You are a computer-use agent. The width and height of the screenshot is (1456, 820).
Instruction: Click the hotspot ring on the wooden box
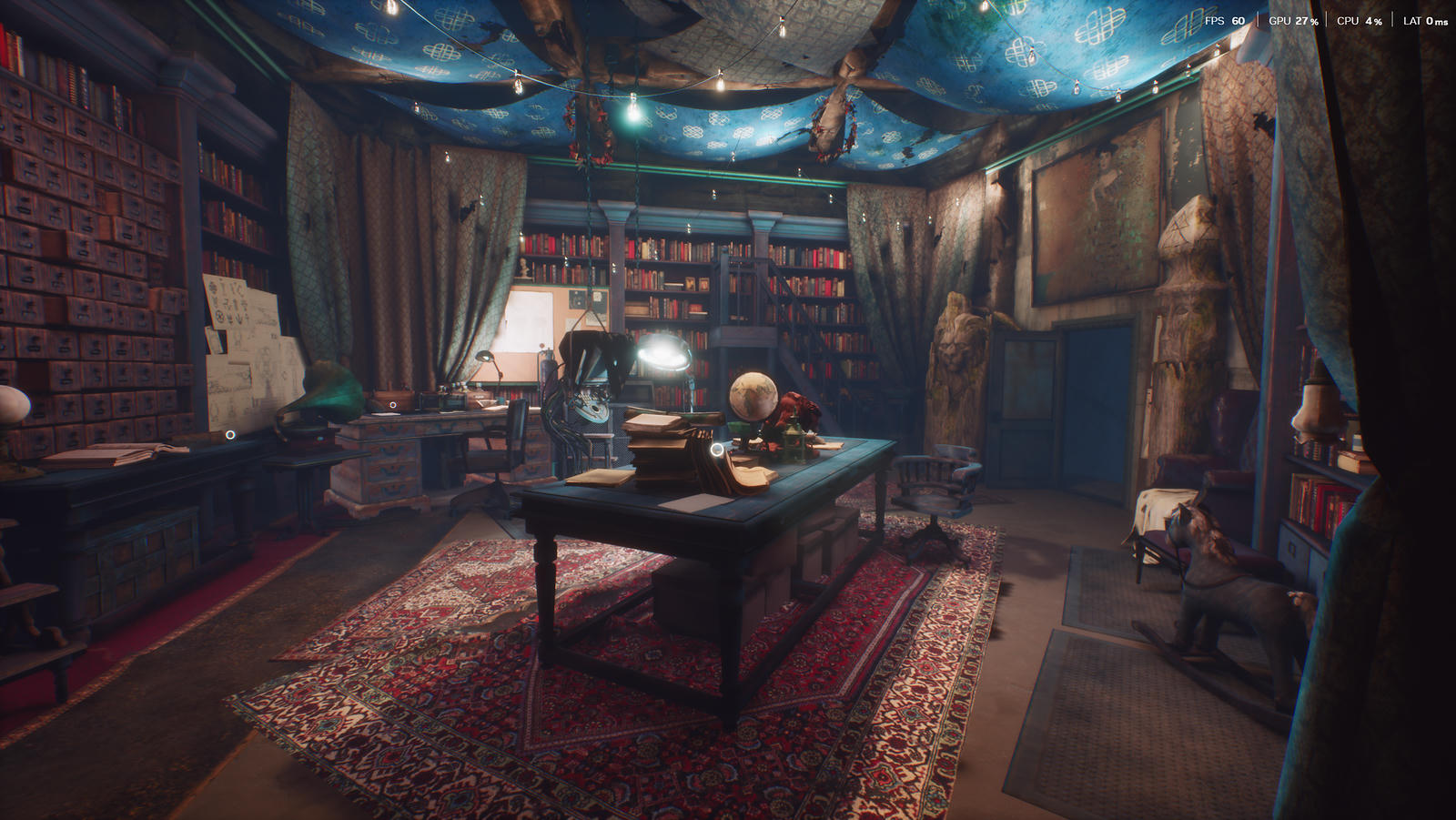point(392,405)
